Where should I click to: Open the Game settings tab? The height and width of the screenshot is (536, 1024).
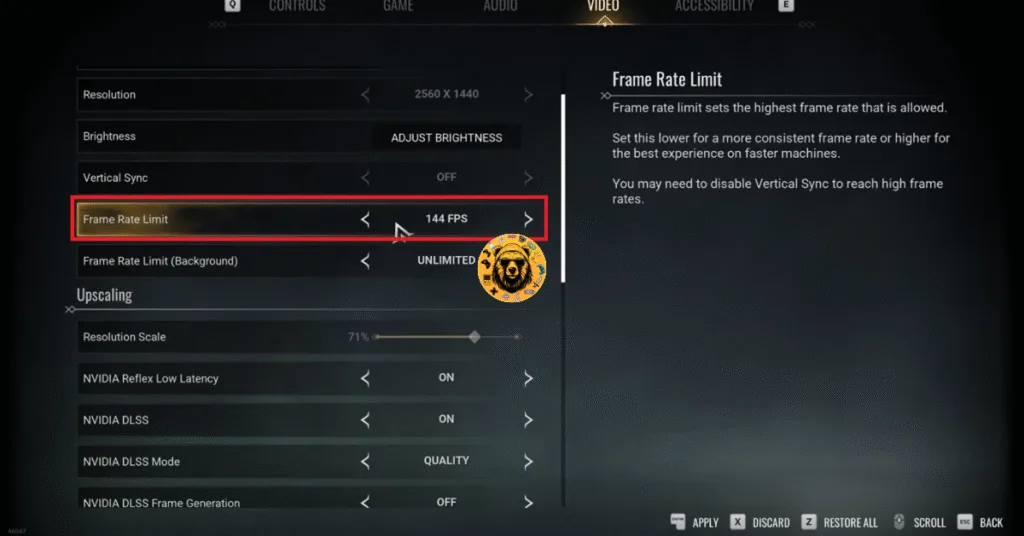(x=398, y=6)
